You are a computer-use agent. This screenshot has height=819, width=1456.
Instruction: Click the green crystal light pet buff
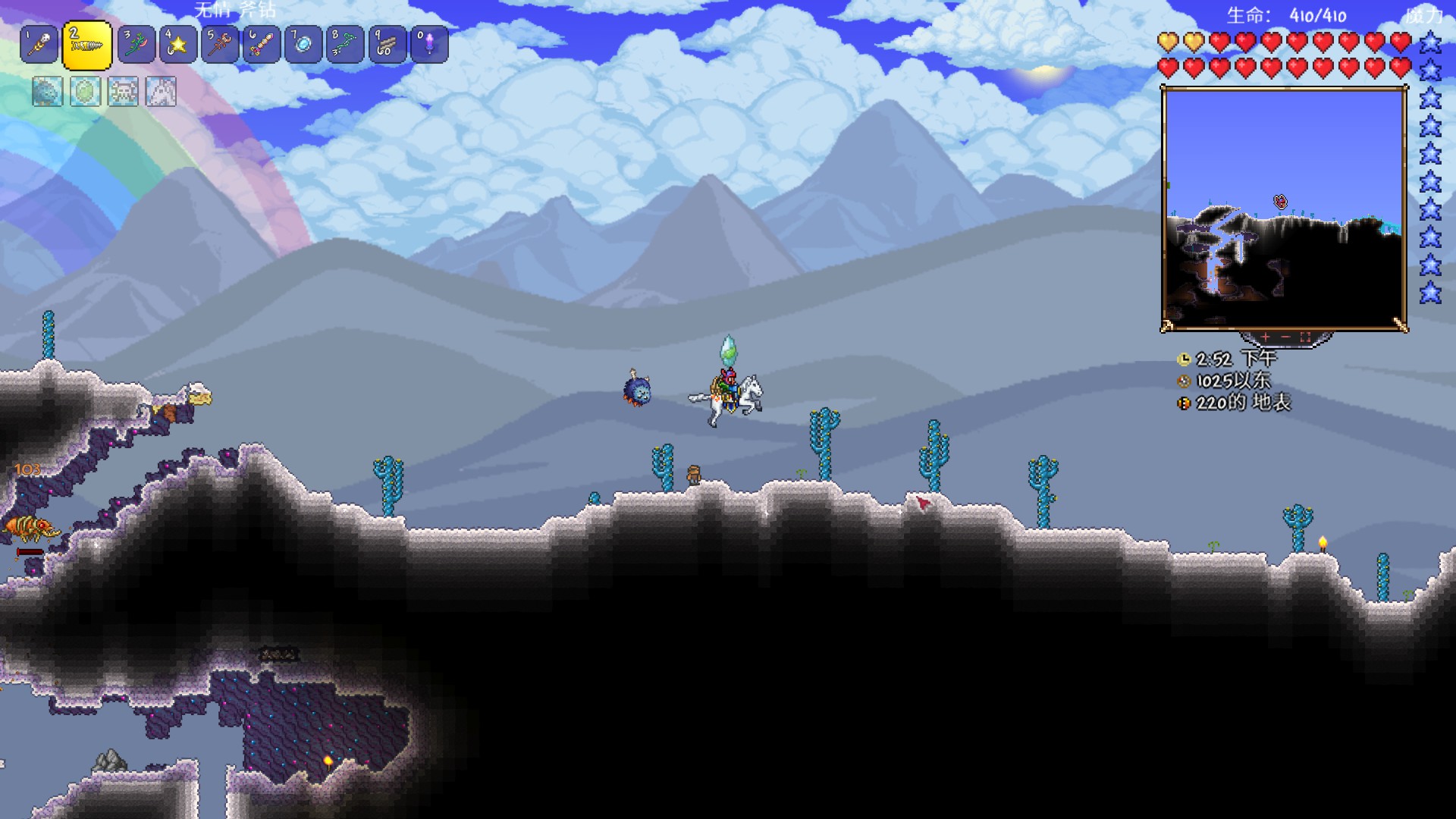coord(85,93)
